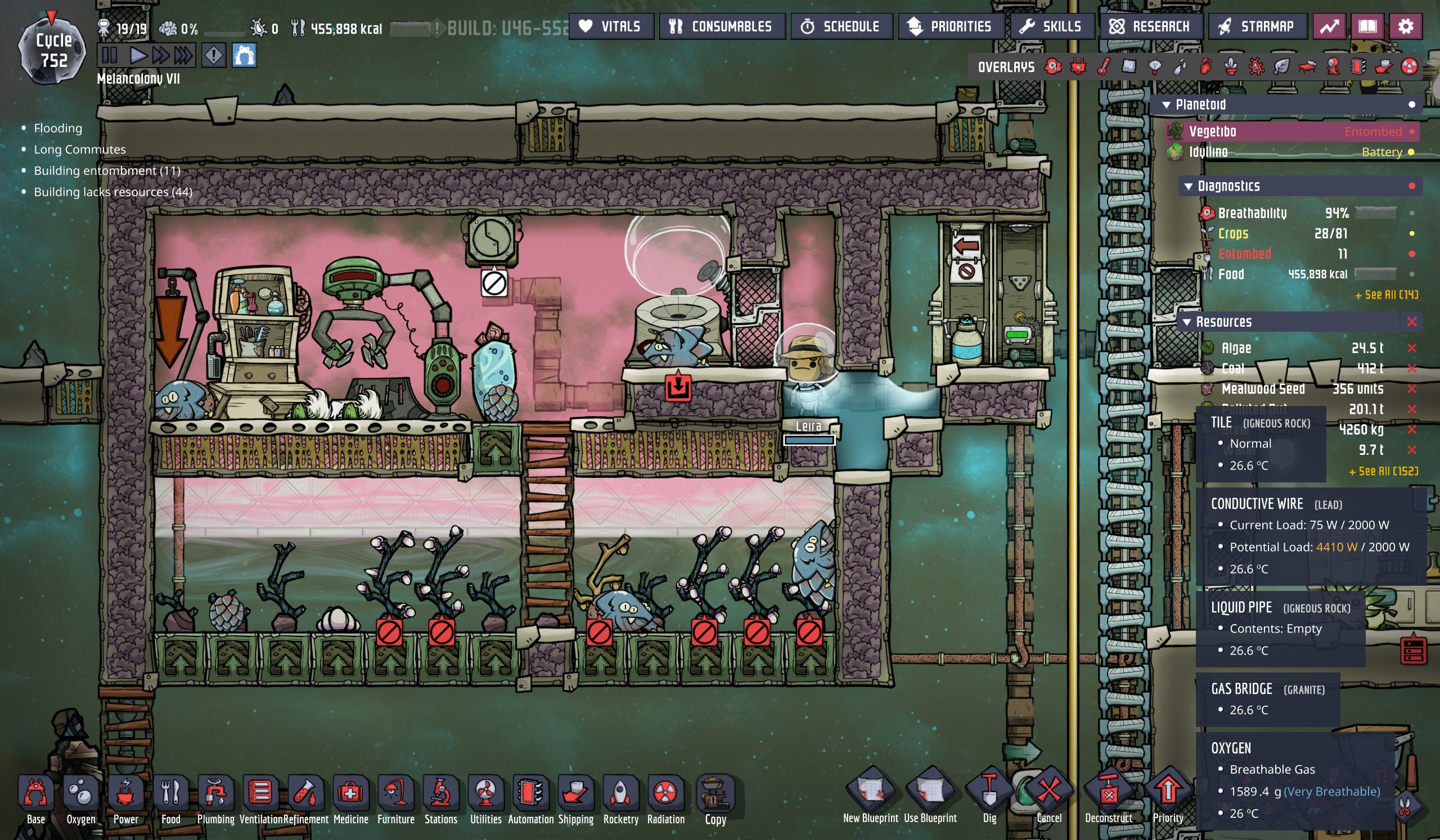
Task: Open the Skills screen
Action: click(1052, 26)
